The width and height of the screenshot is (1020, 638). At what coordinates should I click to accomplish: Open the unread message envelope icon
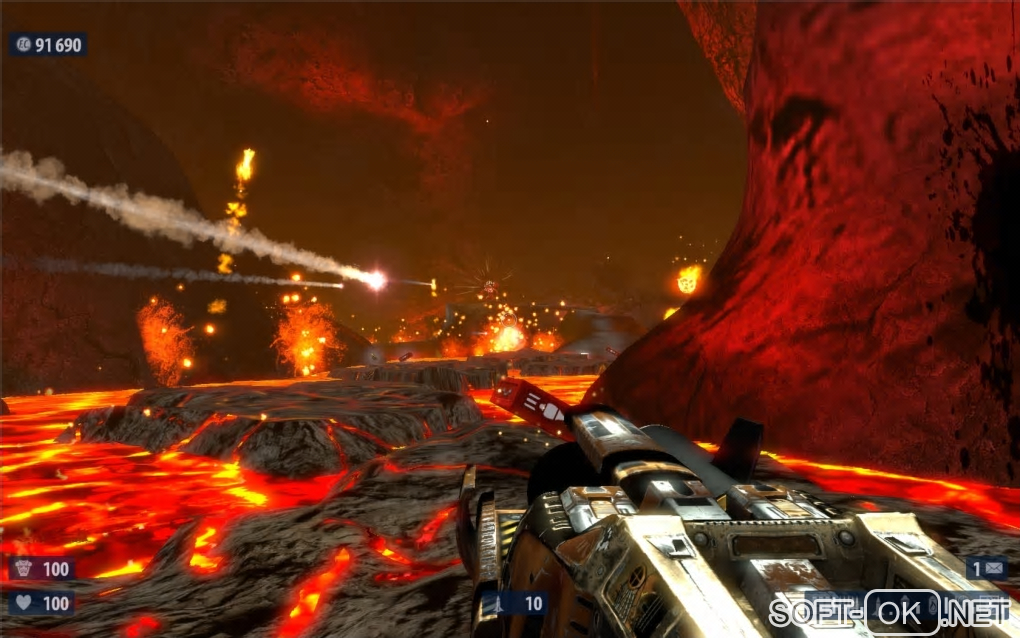(x=996, y=568)
